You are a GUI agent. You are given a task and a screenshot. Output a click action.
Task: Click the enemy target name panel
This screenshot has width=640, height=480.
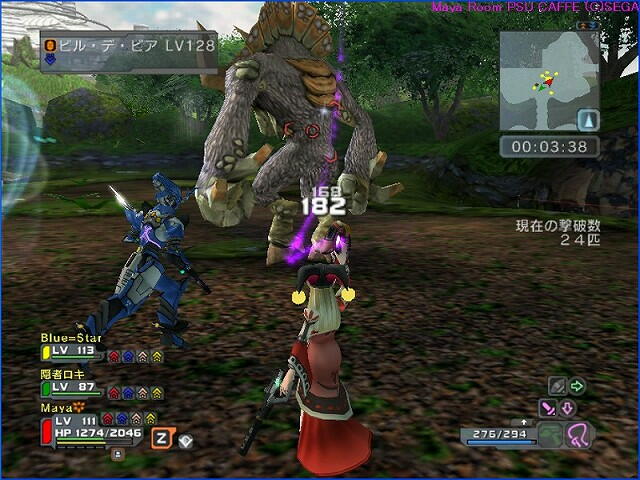[128, 50]
